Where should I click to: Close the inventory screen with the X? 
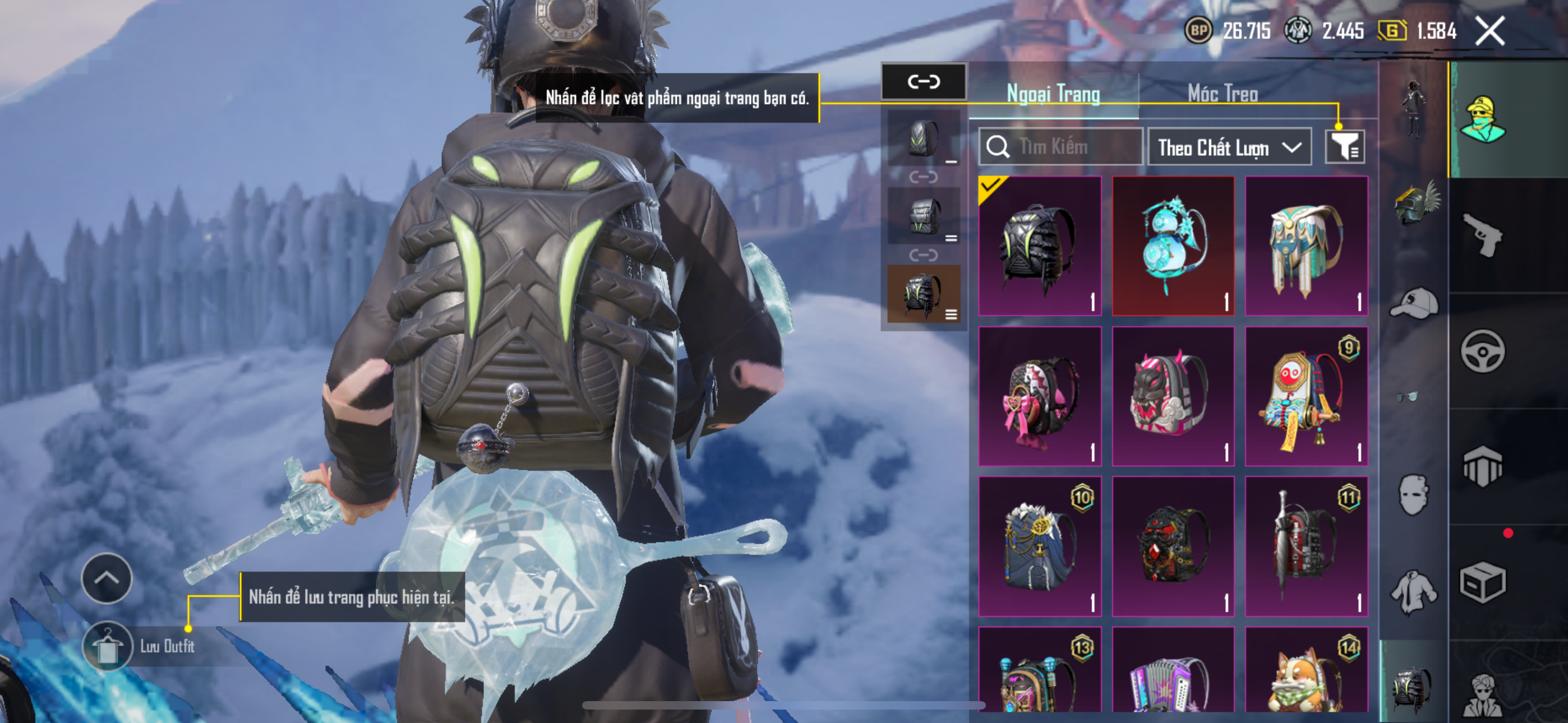pos(1489,30)
